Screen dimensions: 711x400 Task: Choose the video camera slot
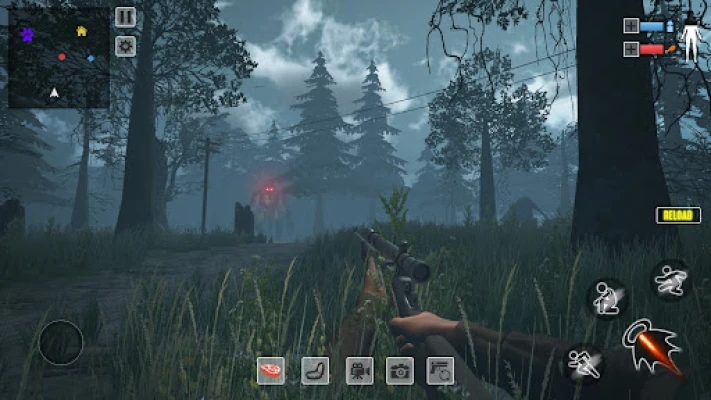(x=359, y=371)
